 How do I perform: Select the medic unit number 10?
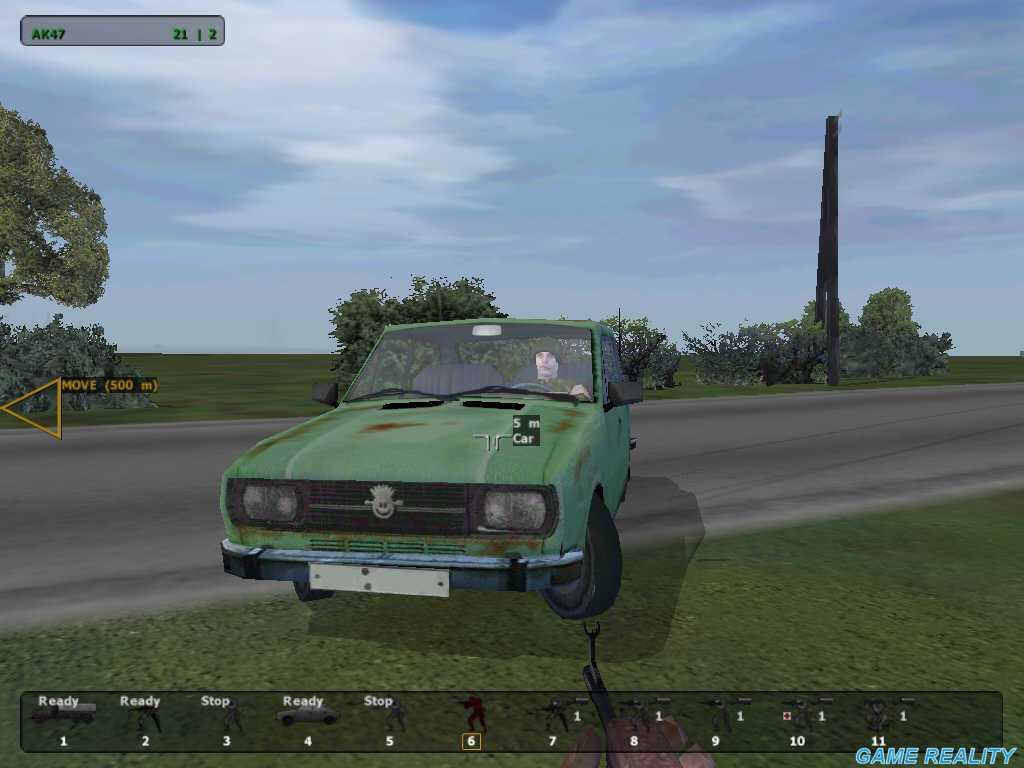coord(799,715)
